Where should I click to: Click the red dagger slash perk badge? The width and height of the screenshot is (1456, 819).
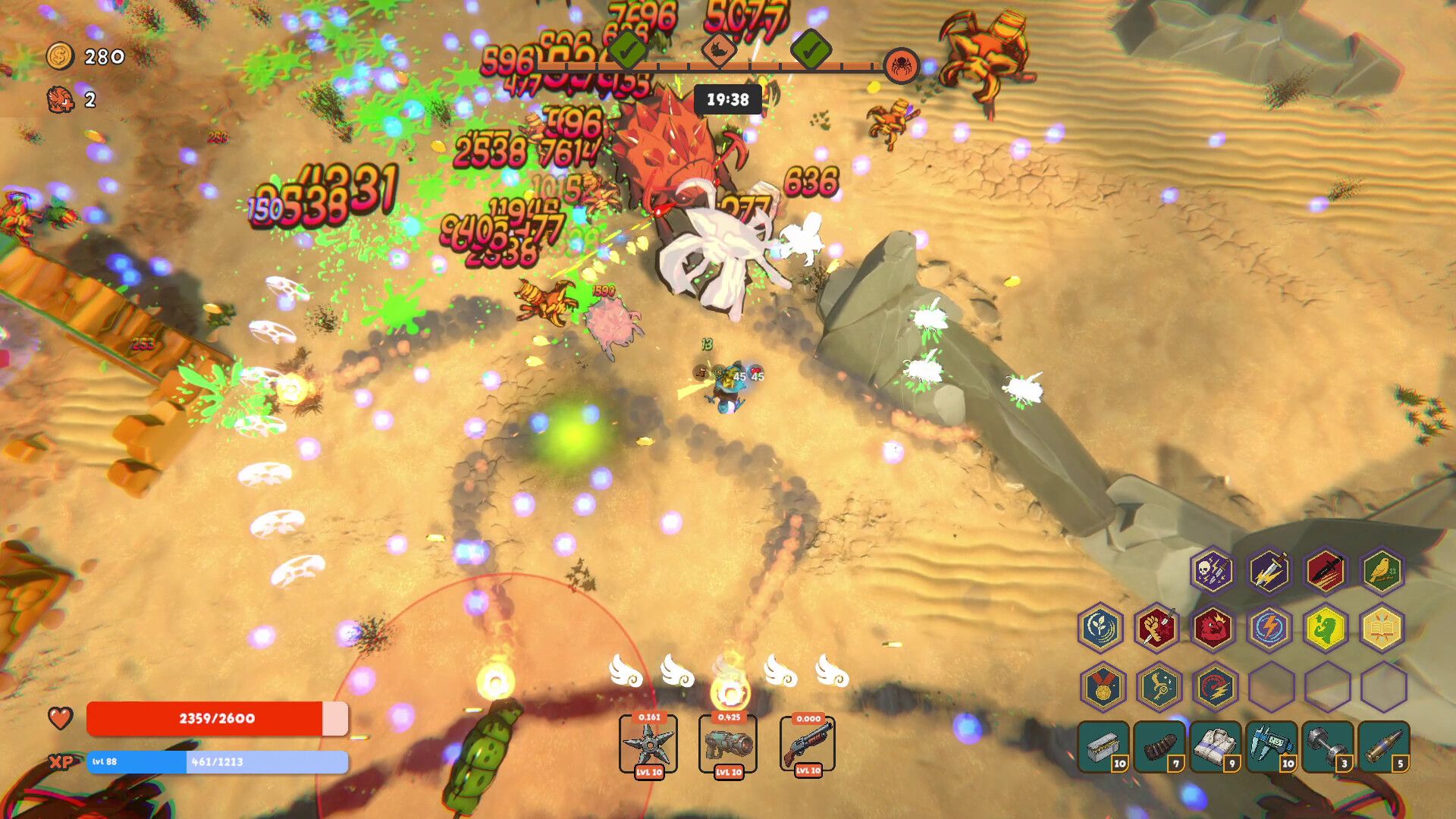(x=1325, y=573)
